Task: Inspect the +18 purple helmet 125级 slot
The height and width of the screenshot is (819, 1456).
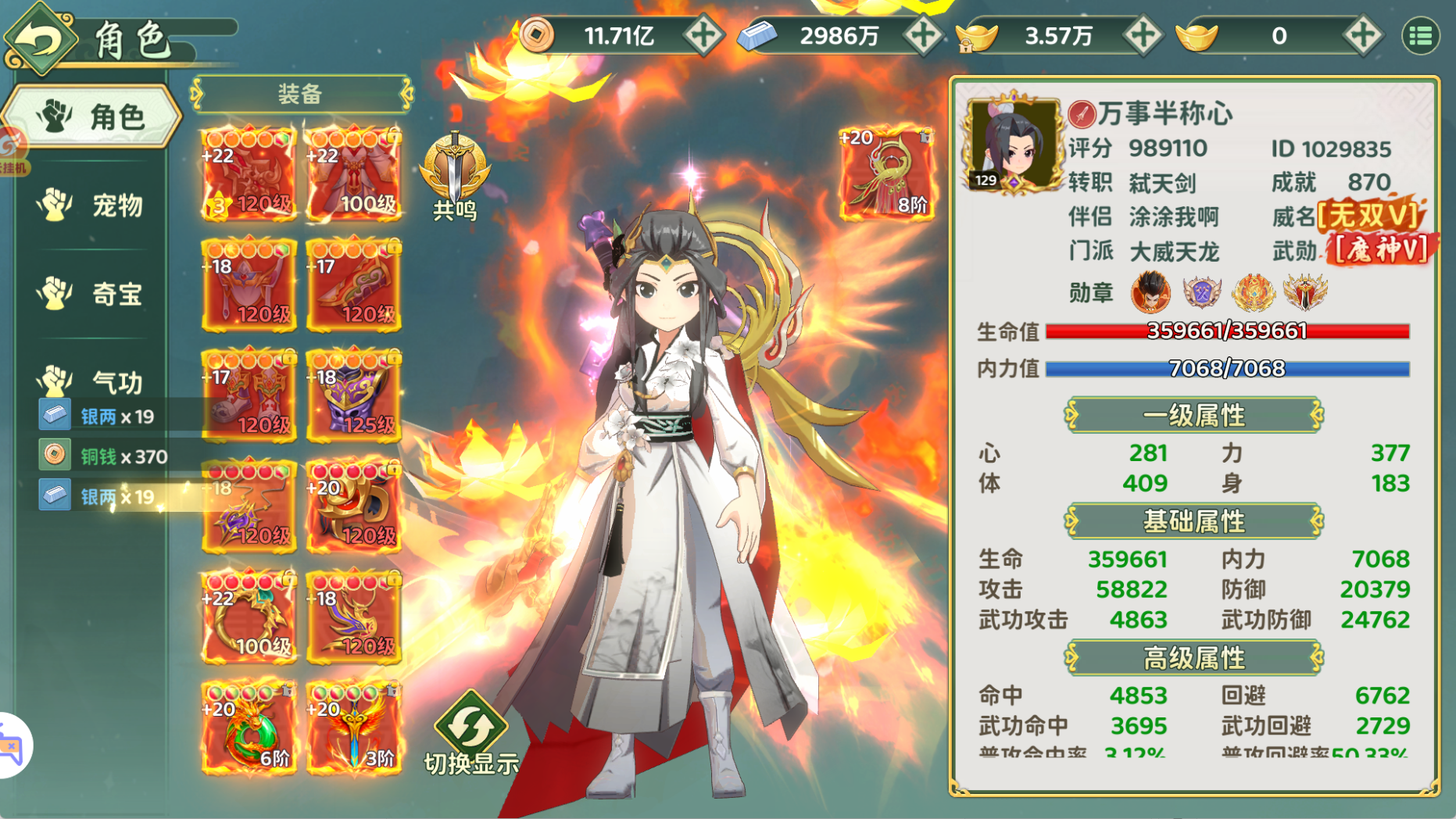Action: tap(354, 394)
